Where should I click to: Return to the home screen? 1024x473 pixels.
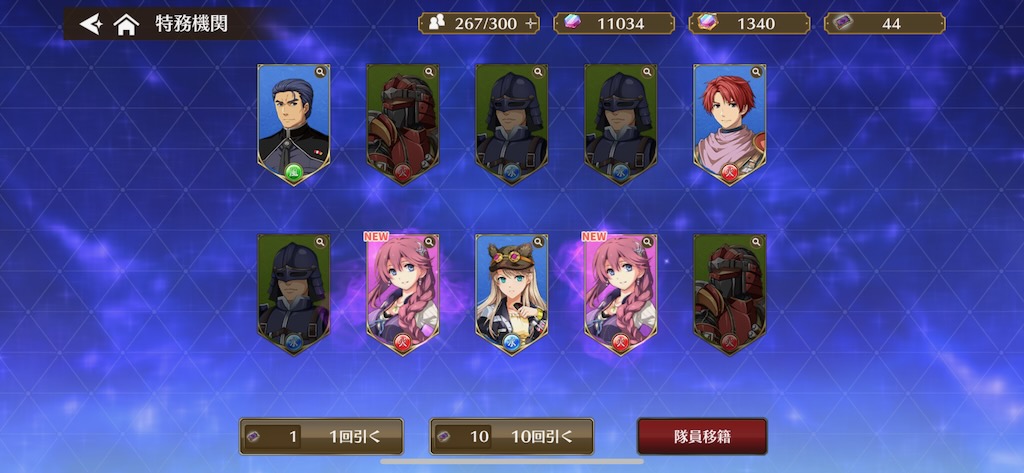(126, 24)
